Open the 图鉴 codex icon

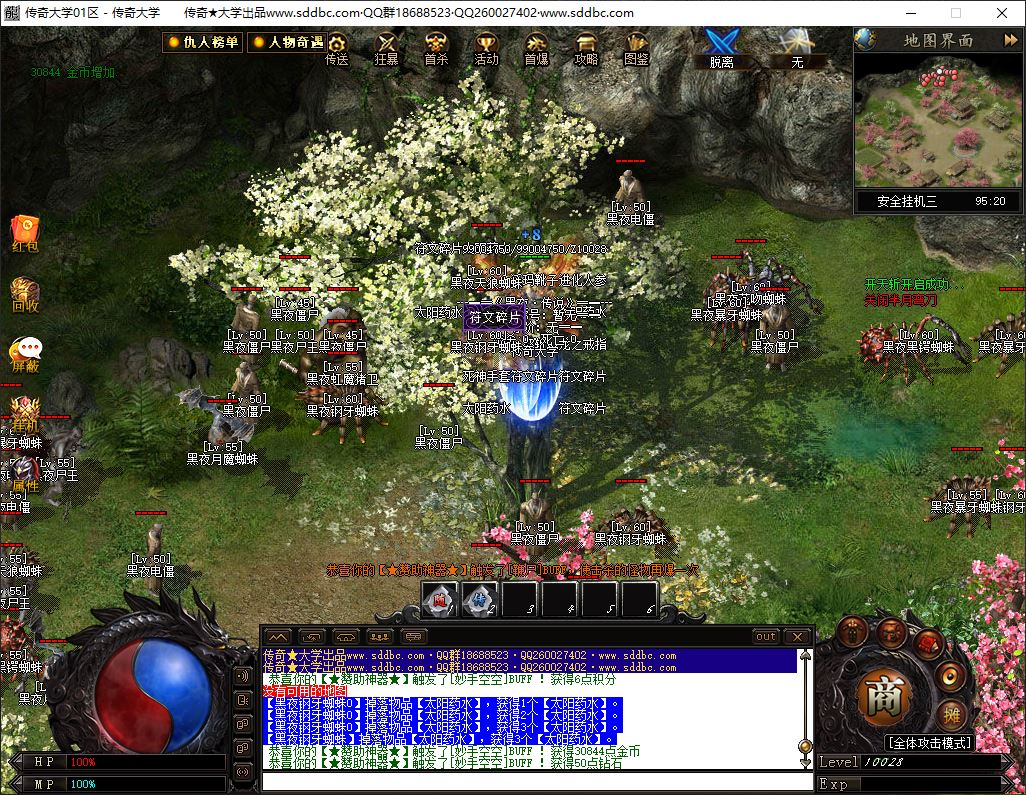coord(636,47)
